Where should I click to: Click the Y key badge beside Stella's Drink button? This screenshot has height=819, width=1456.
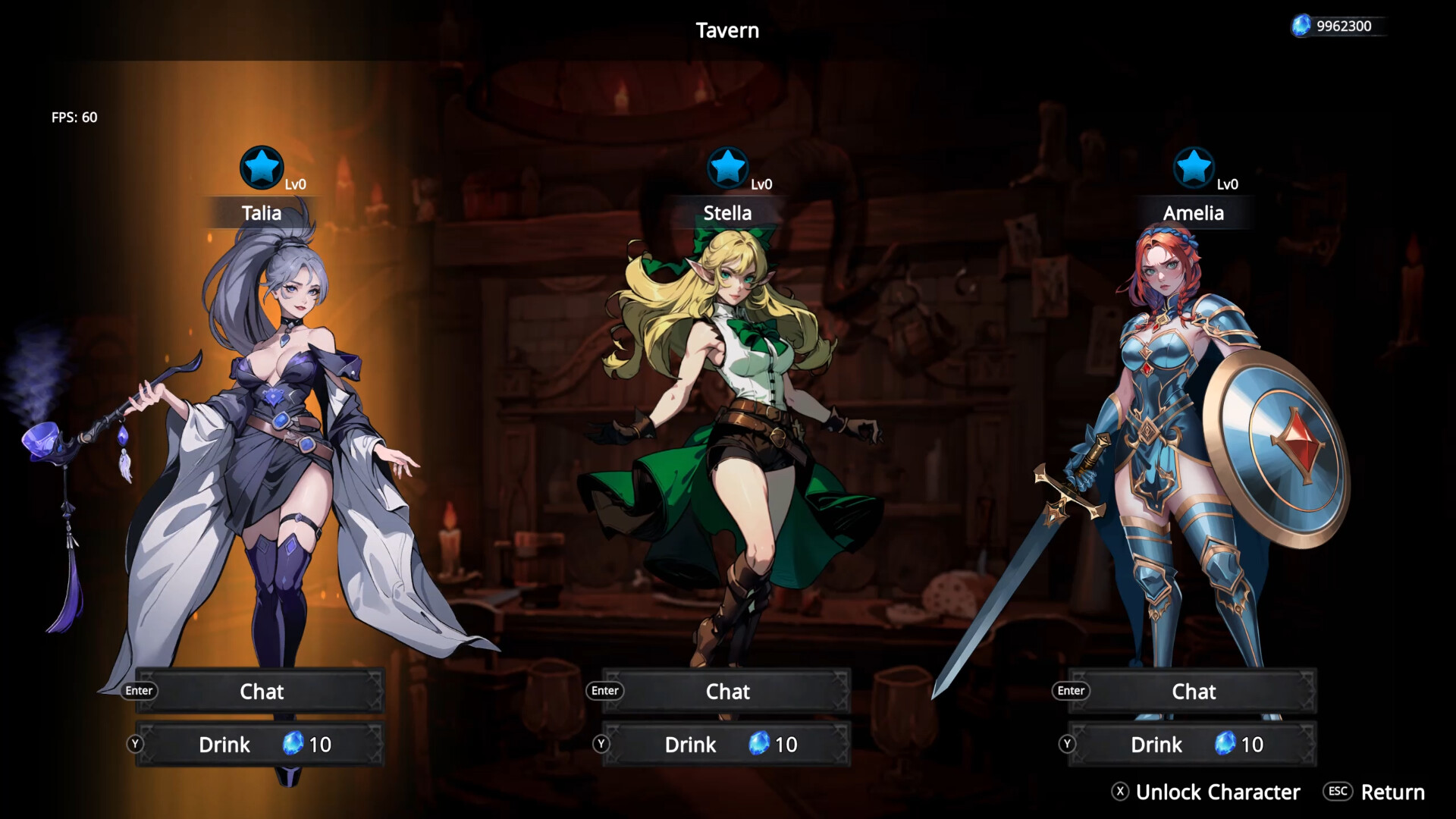[x=603, y=745]
